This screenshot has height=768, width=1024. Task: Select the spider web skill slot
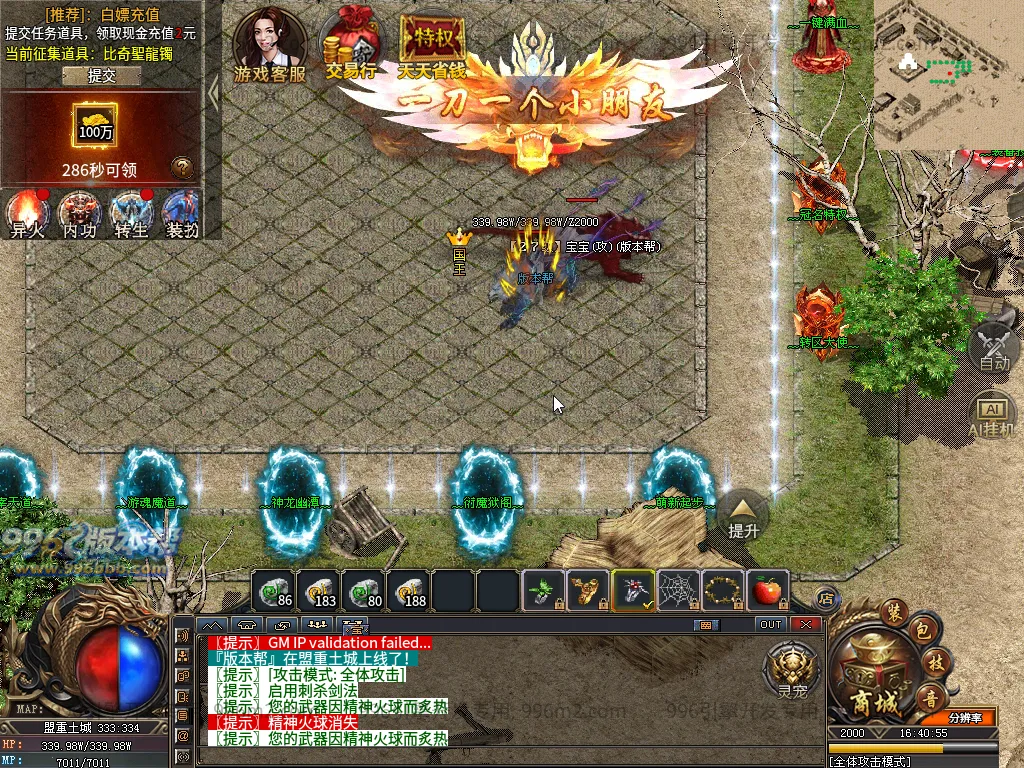[677, 591]
